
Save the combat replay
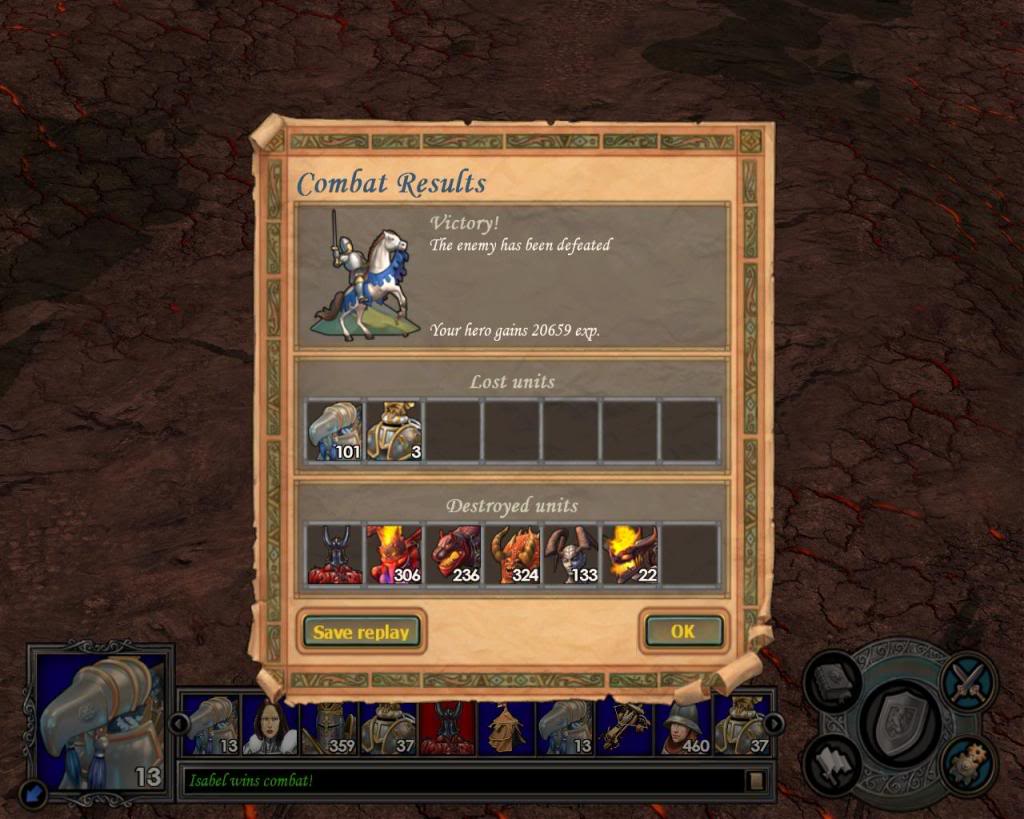(x=361, y=632)
